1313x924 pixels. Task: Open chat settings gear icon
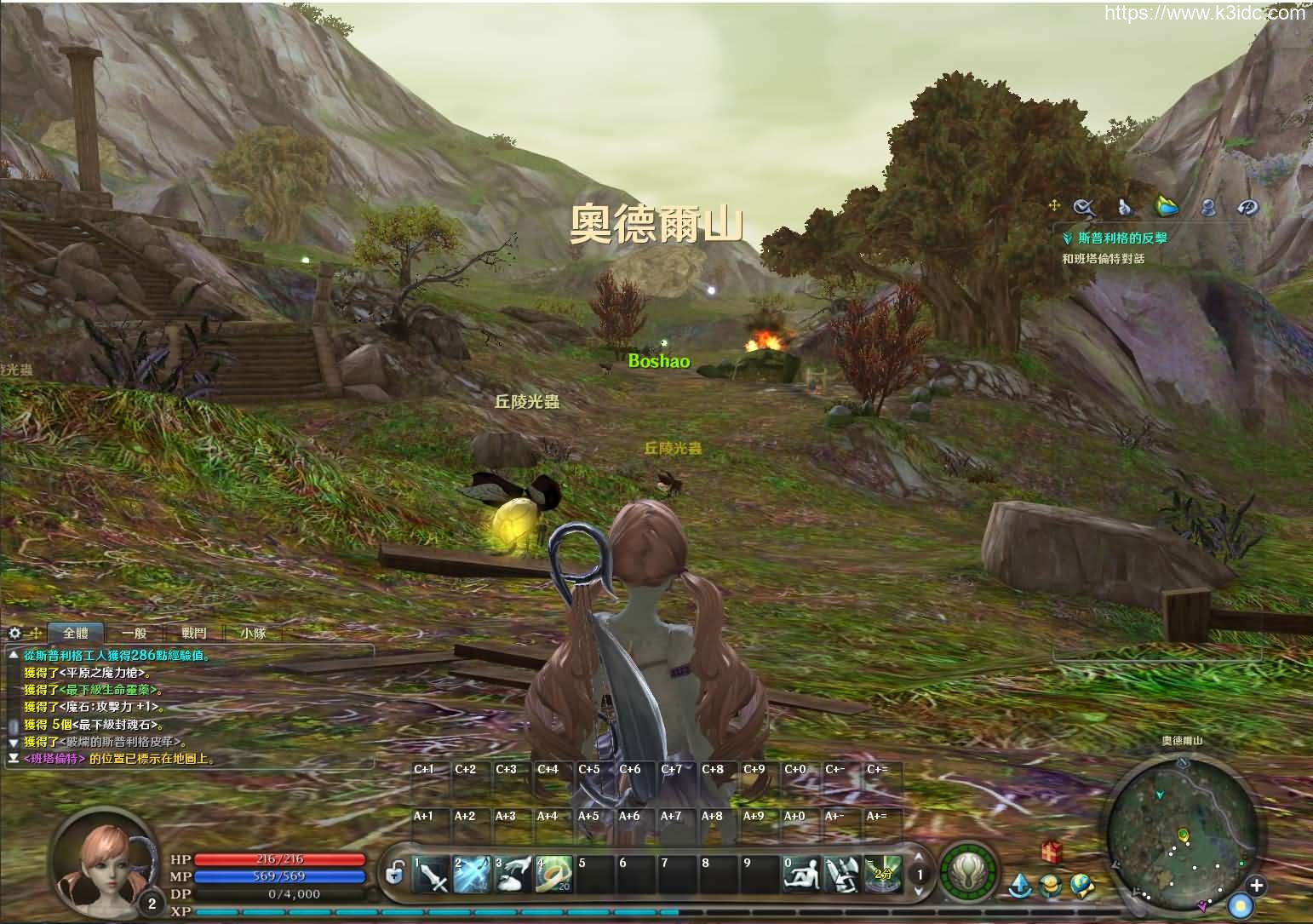point(14,633)
